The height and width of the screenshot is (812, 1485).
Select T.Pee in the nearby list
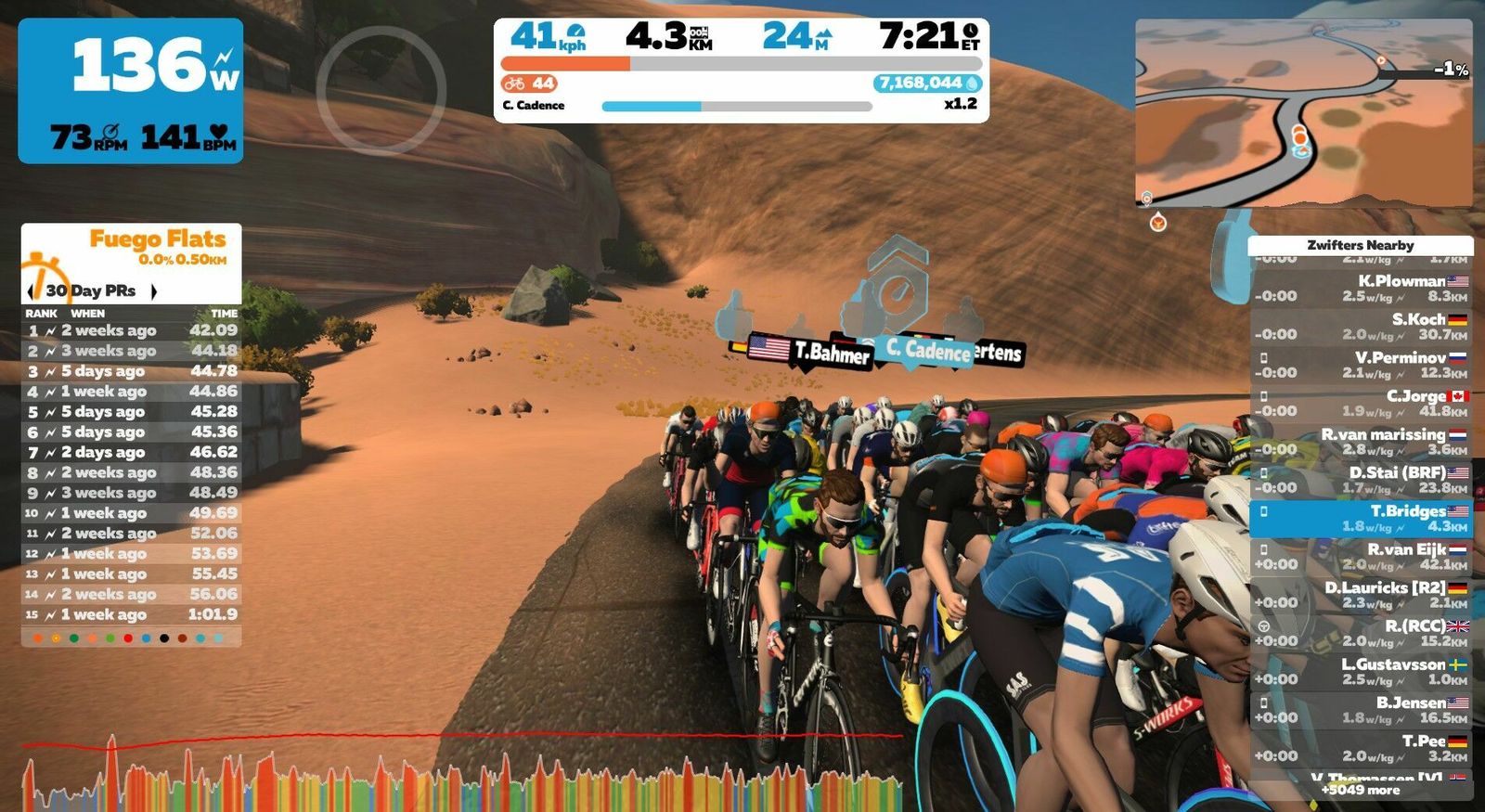1360,748
